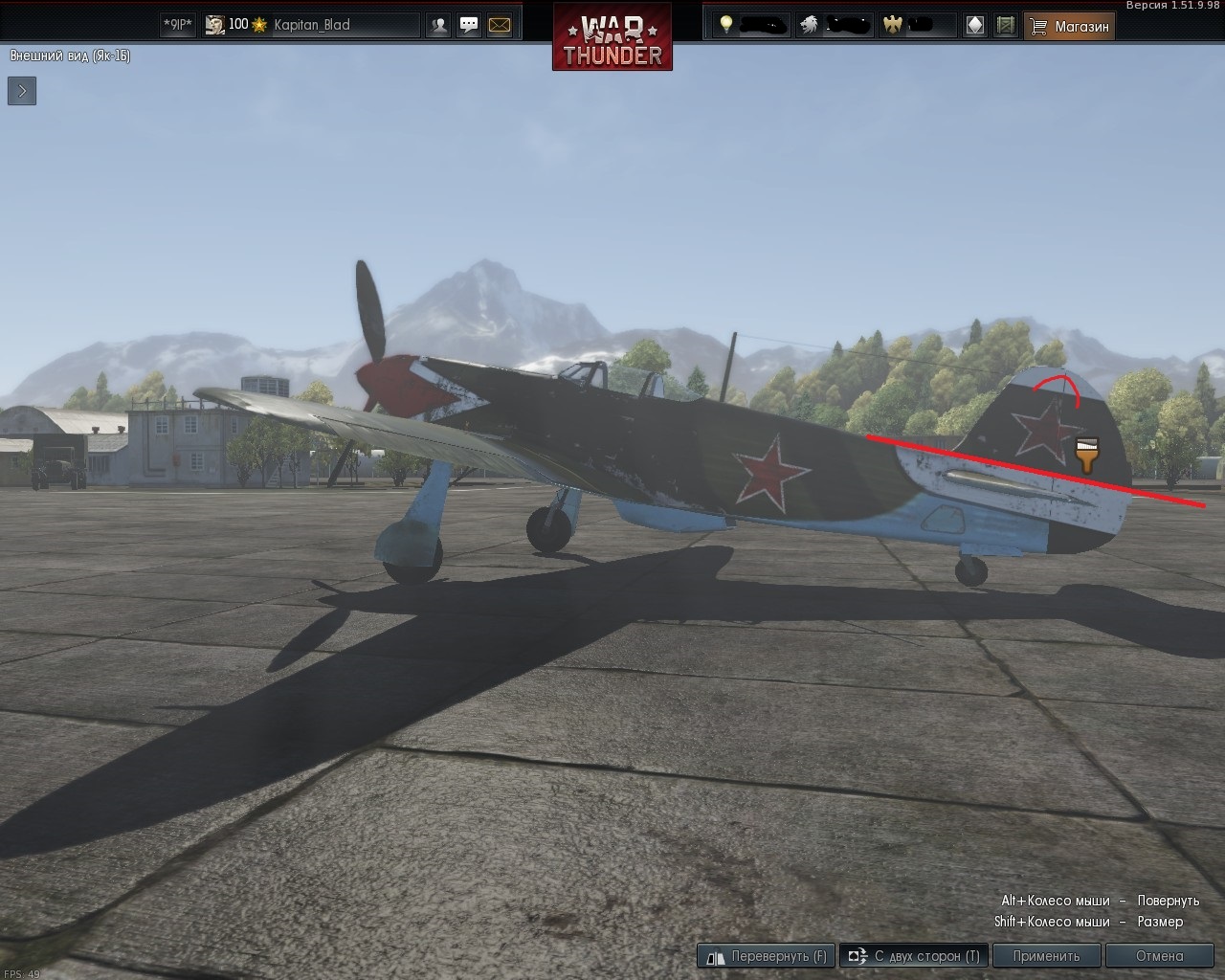Open the white diamond icon button
This screenshot has width=1225, height=980.
tap(975, 26)
